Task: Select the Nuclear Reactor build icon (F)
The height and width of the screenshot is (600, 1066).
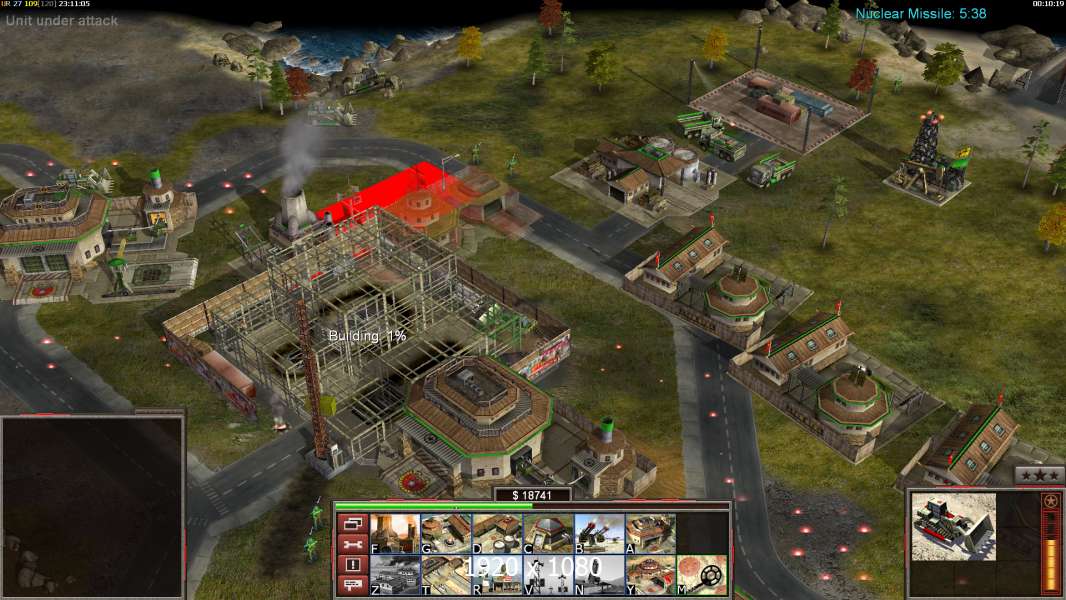Action: pyautogui.click(x=395, y=534)
